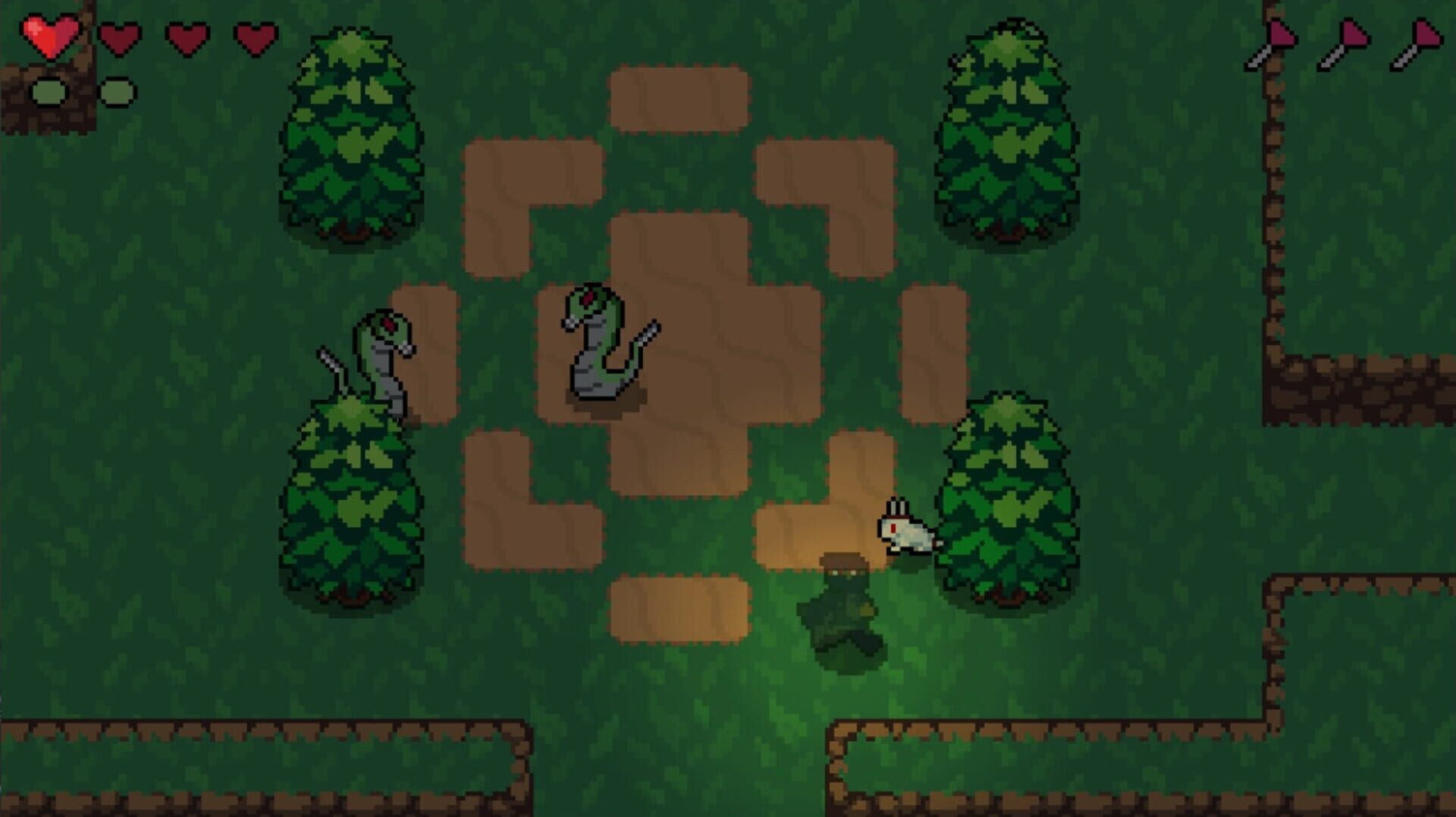Click the tree in the bottom-left area
Viewport: 1456px width, 817px height.
click(353, 501)
